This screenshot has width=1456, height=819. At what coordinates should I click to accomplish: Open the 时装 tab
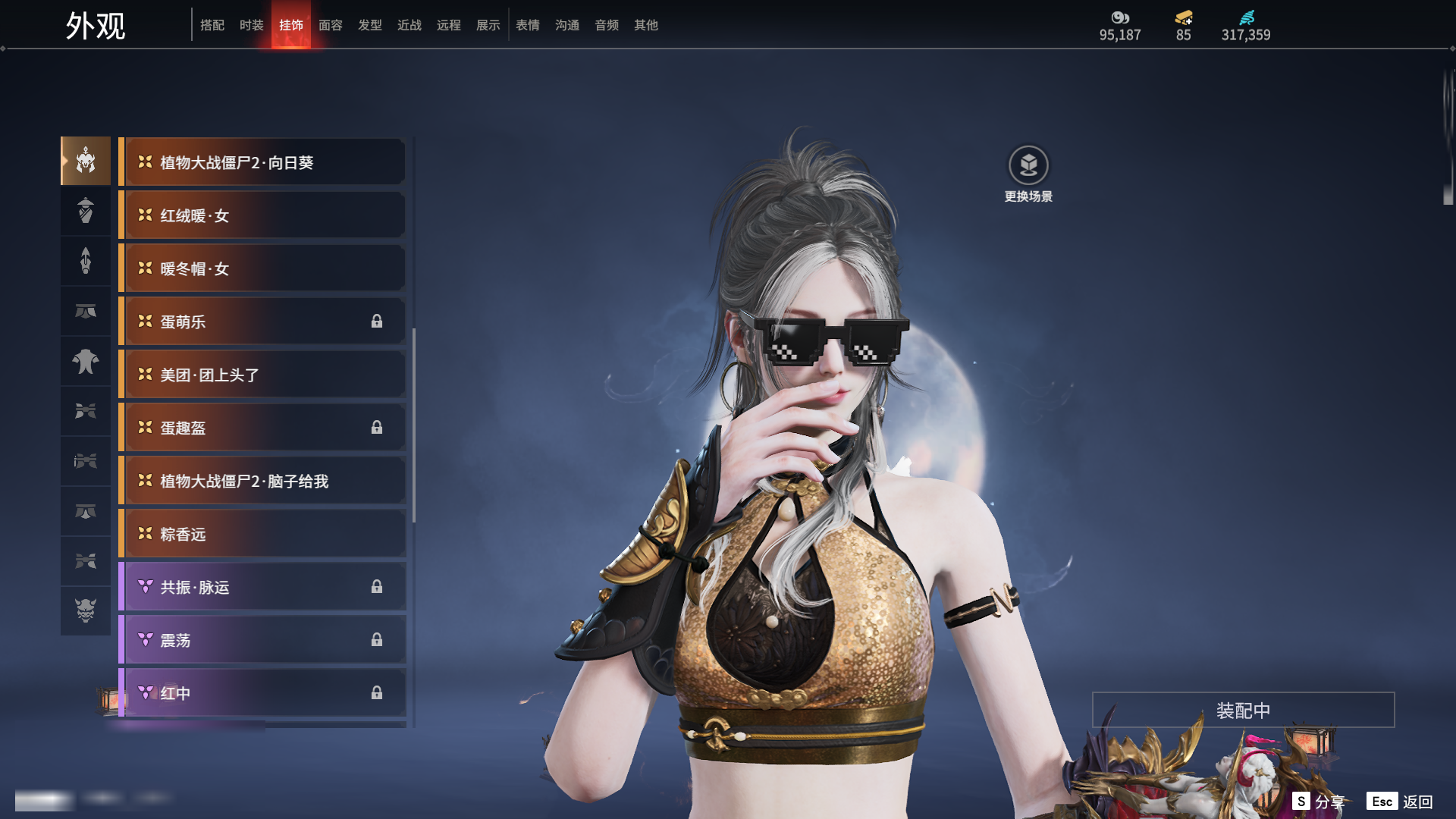(x=252, y=25)
